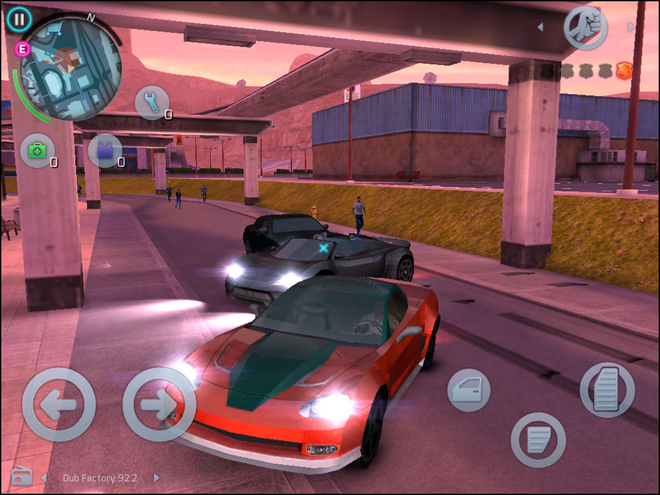Select the fist weapon icon
The width and height of the screenshot is (660, 495).
tap(586, 27)
